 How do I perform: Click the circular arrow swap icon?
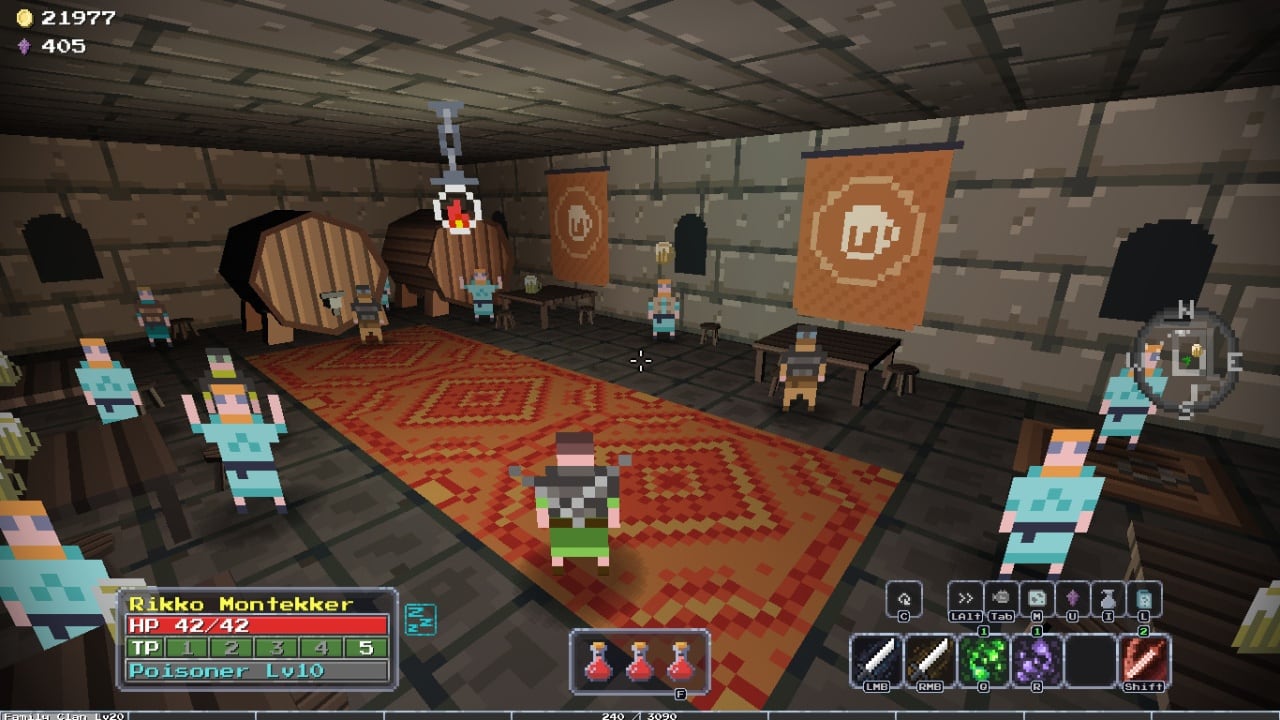tap(904, 597)
